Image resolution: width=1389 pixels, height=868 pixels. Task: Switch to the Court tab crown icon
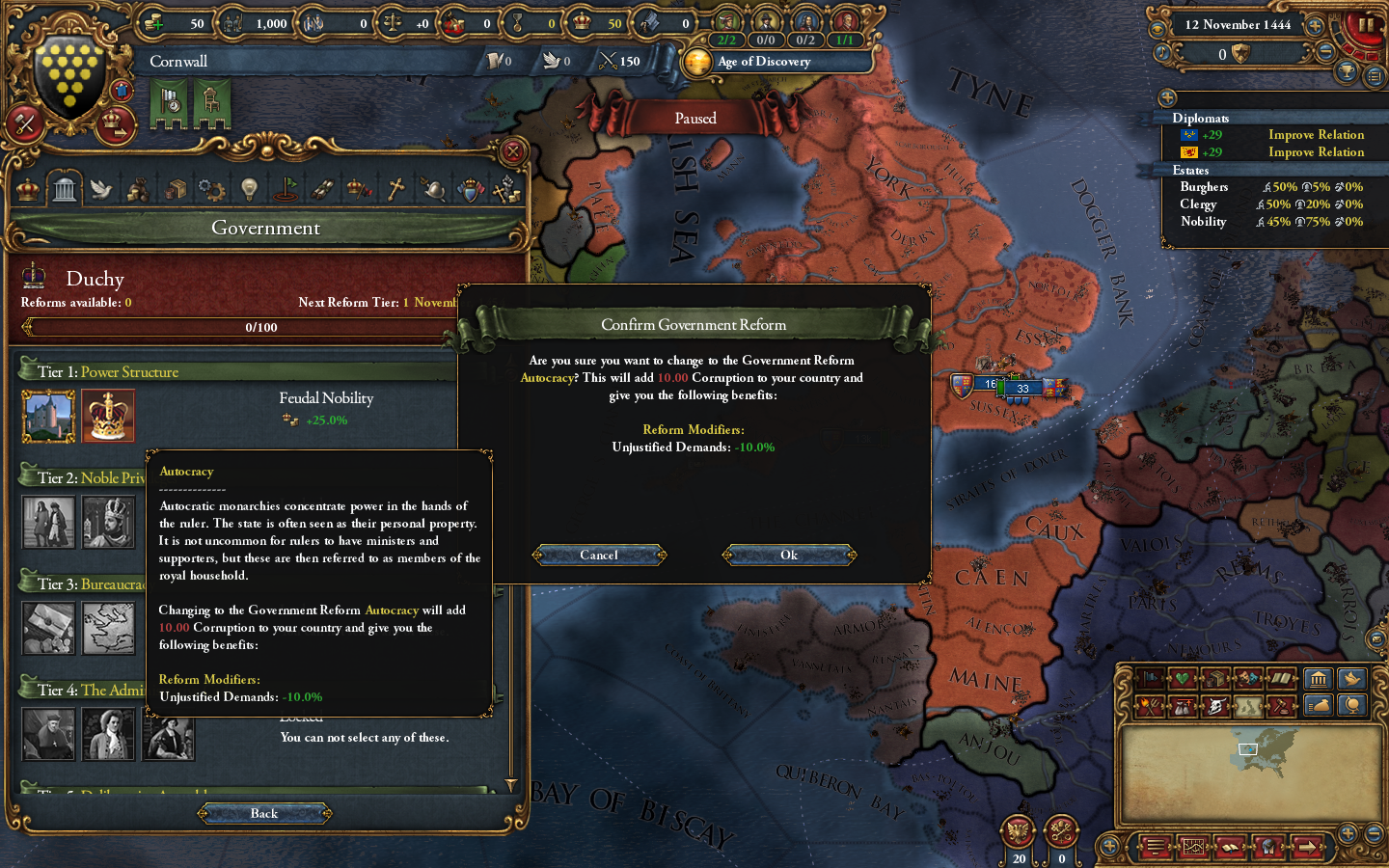[27, 188]
